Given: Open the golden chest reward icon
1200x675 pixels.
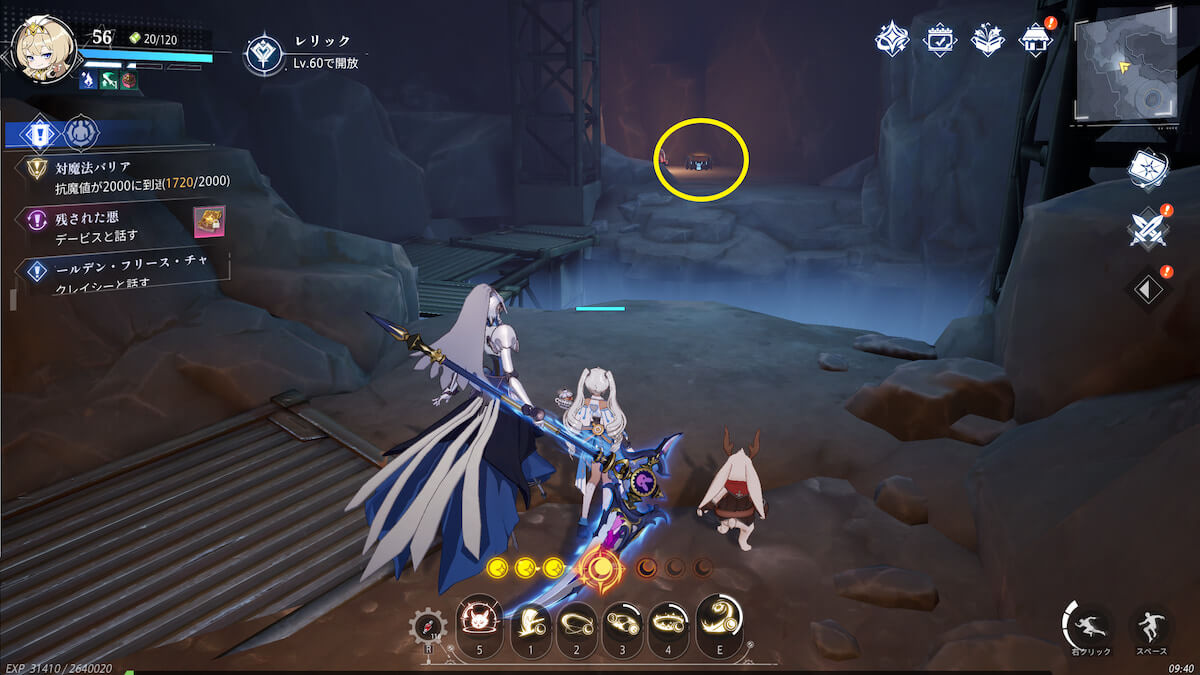Looking at the screenshot, I should coord(209,221).
